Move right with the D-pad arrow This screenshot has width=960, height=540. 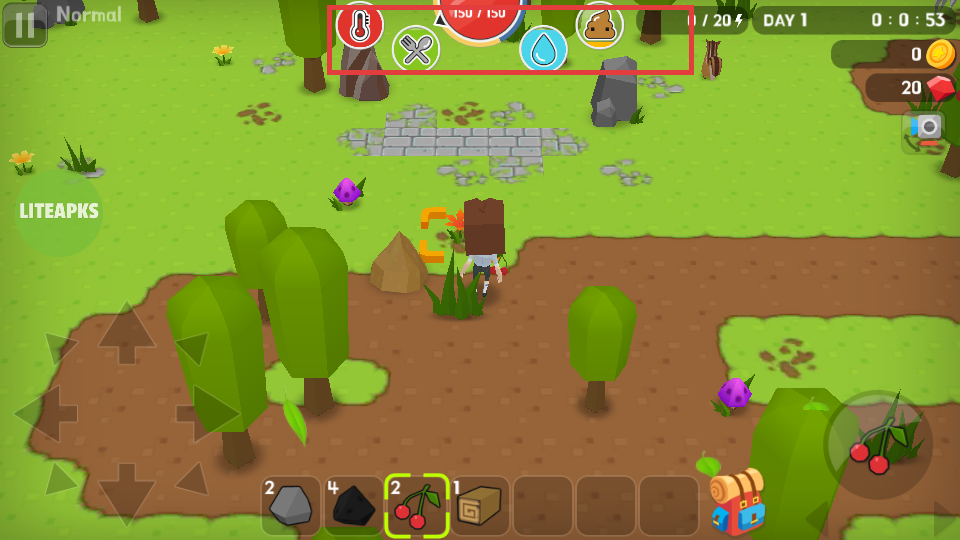(205, 412)
